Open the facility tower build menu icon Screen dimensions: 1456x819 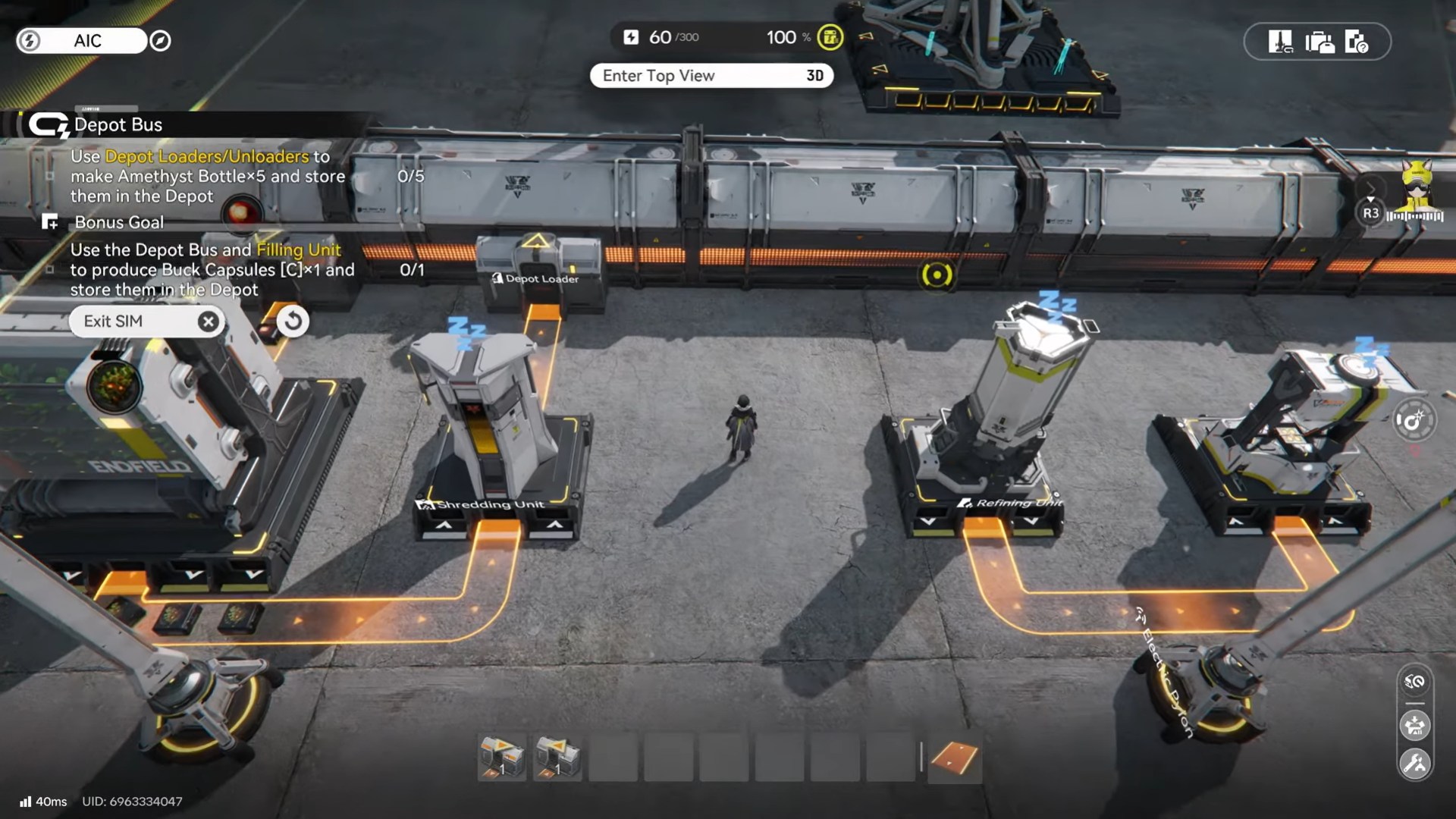1280,42
